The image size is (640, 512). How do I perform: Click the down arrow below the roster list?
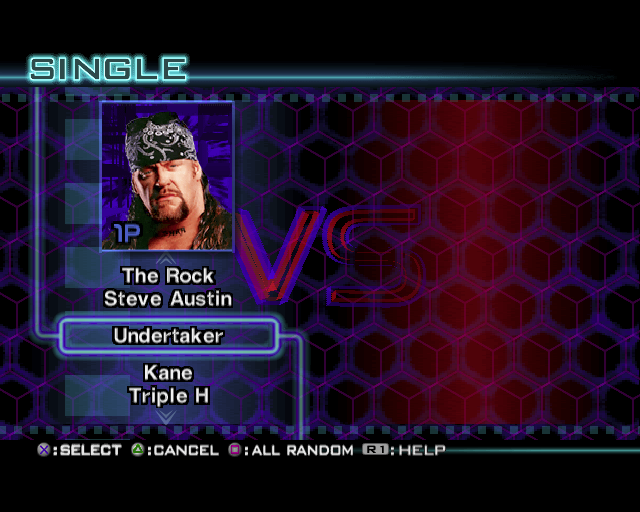[x=168, y=414]
